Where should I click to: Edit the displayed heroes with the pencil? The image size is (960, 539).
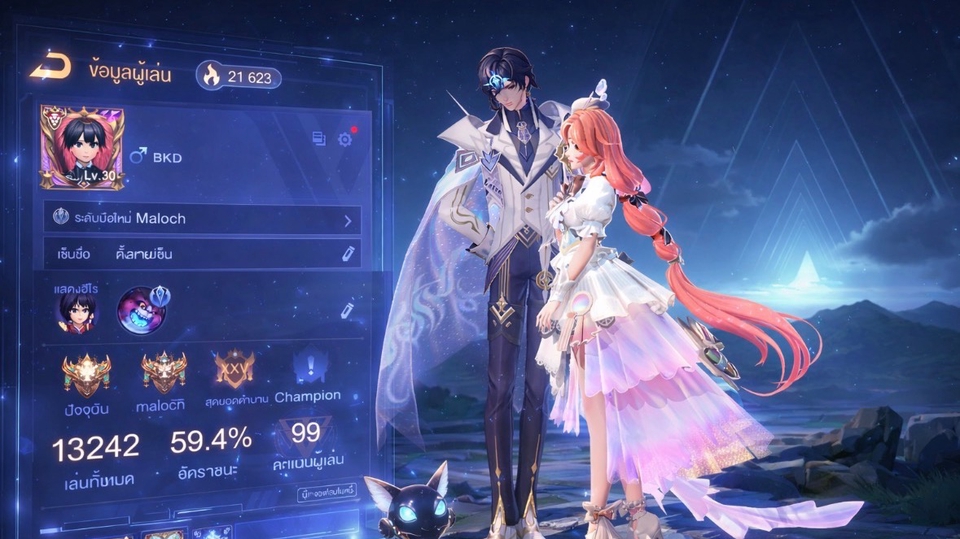347,311
